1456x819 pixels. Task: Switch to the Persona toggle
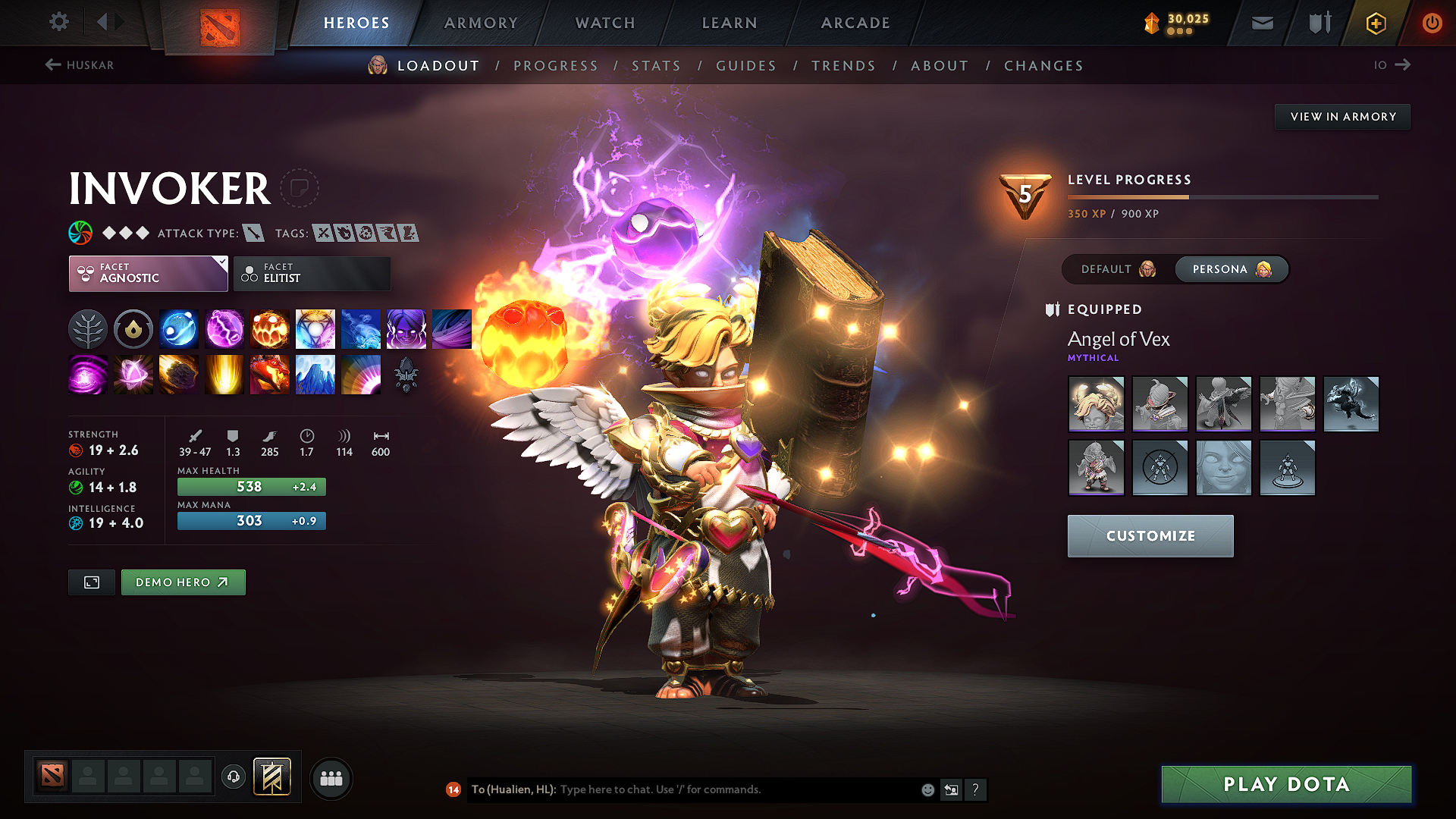[x=1231, y=269]
